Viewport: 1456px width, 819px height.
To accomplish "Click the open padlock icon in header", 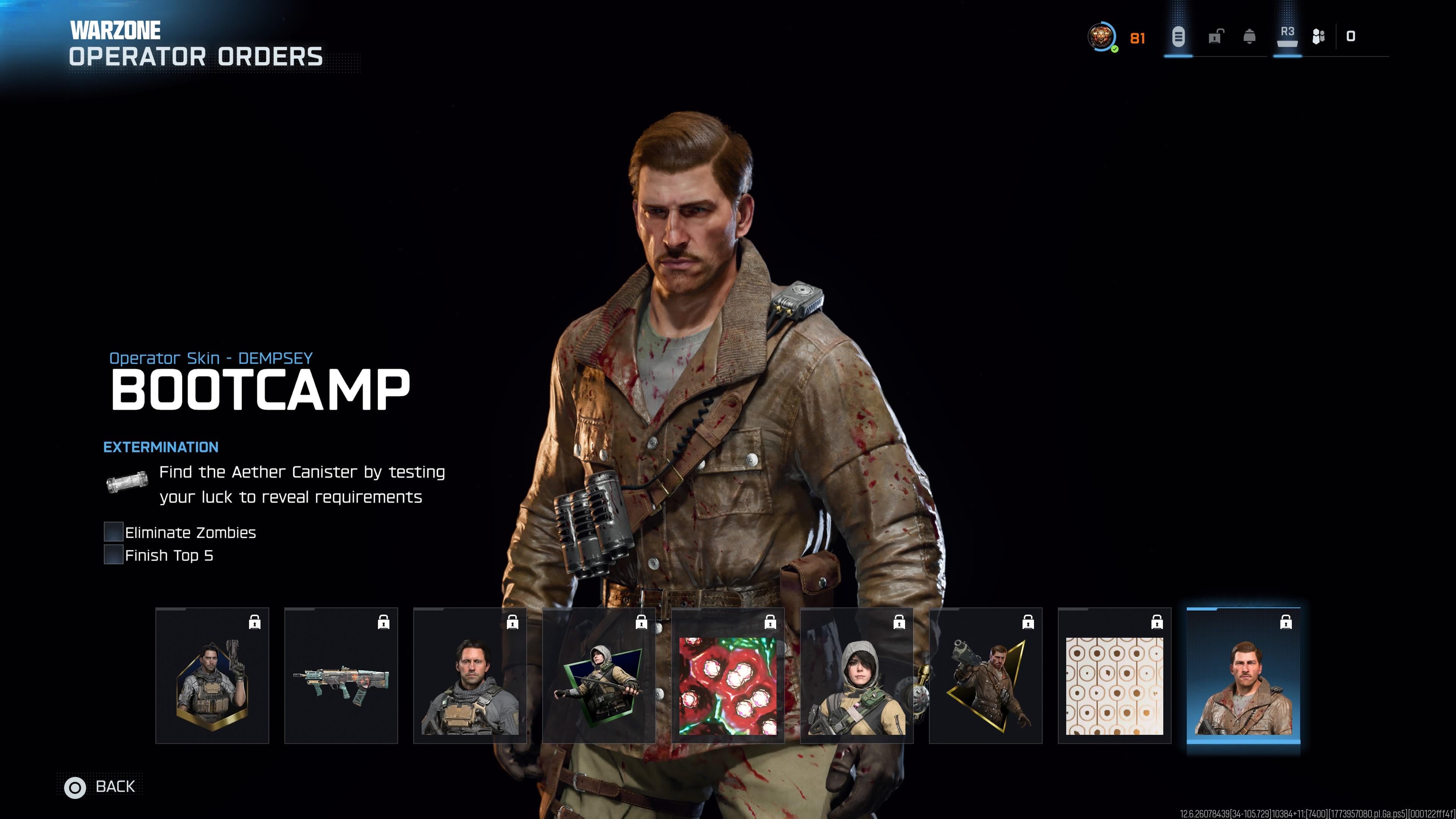I will [x=1214, y=37].
